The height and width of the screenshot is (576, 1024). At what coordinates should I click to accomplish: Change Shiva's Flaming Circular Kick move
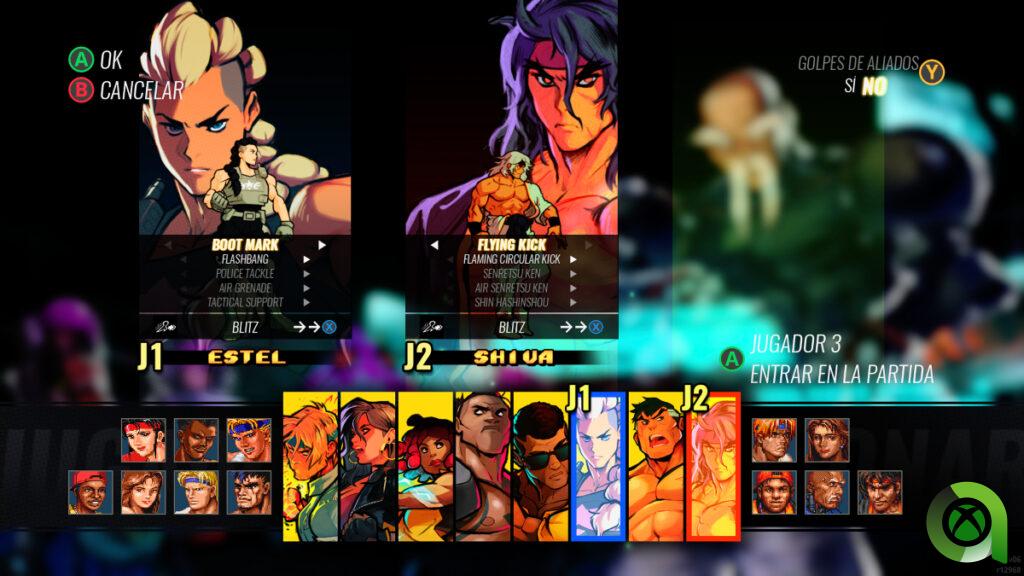(511, 259)
